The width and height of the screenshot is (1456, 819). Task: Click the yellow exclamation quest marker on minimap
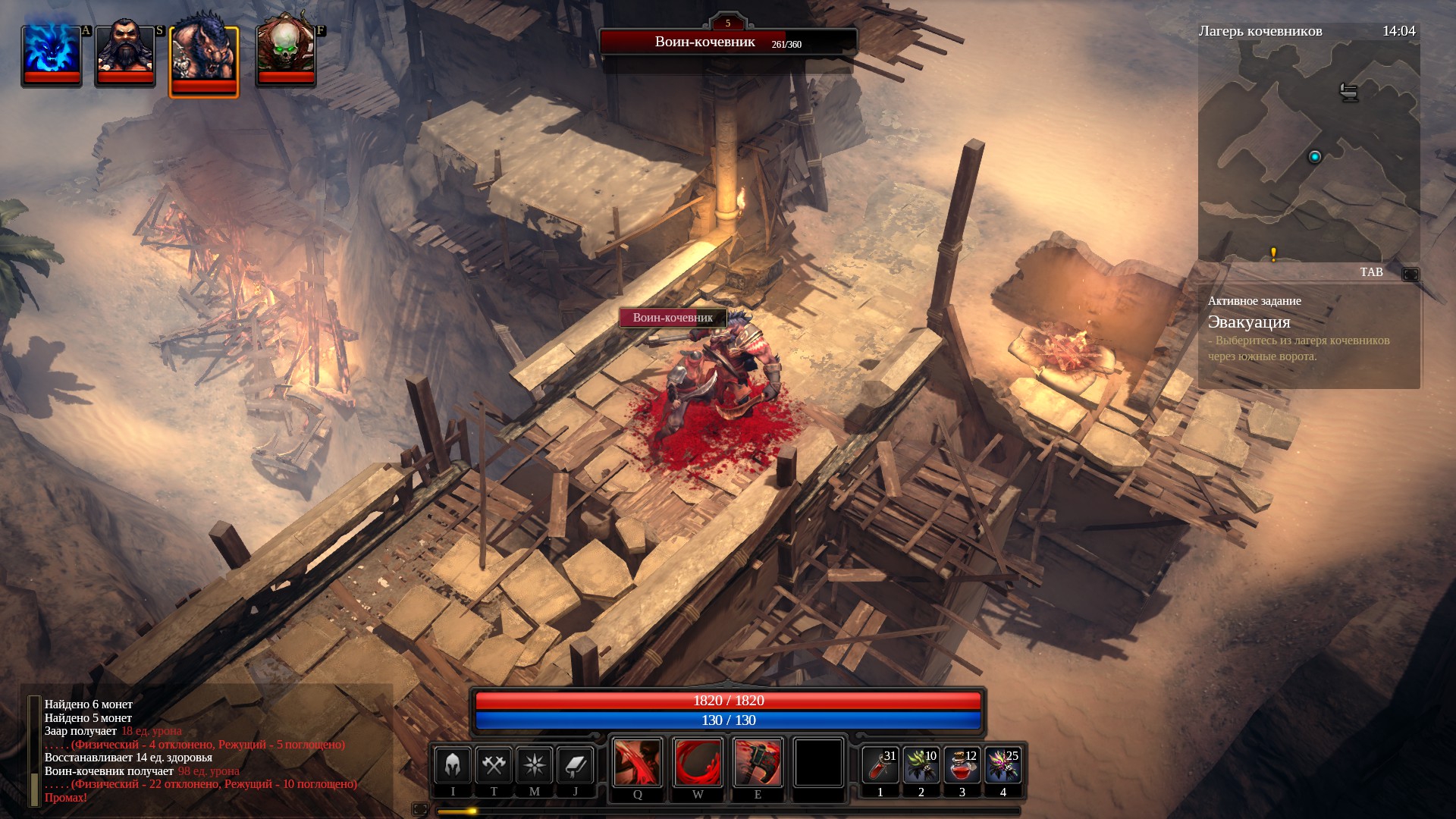tap(1273, 254)
